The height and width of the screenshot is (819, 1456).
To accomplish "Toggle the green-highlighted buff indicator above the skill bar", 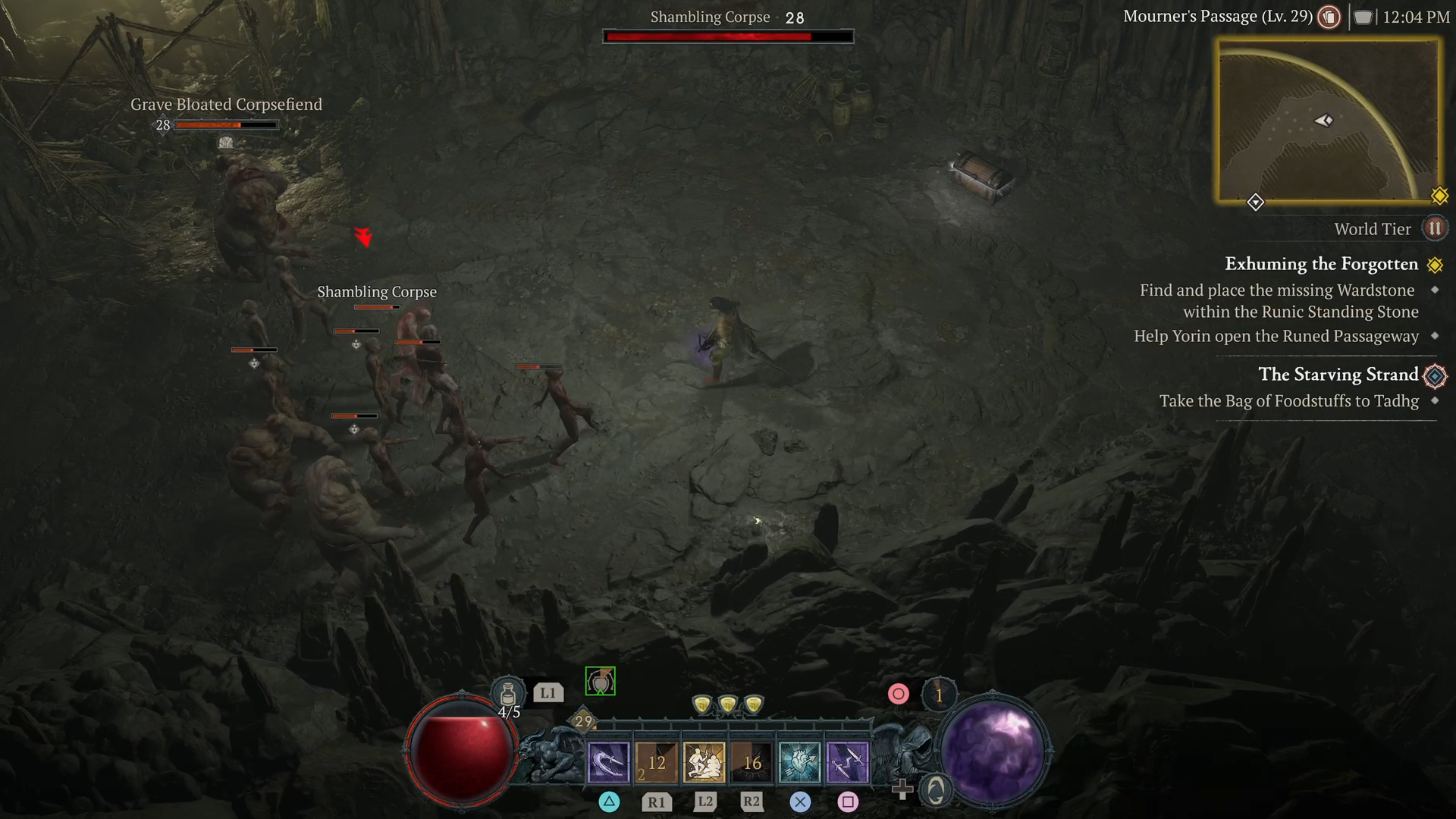I will click(599, 681).
